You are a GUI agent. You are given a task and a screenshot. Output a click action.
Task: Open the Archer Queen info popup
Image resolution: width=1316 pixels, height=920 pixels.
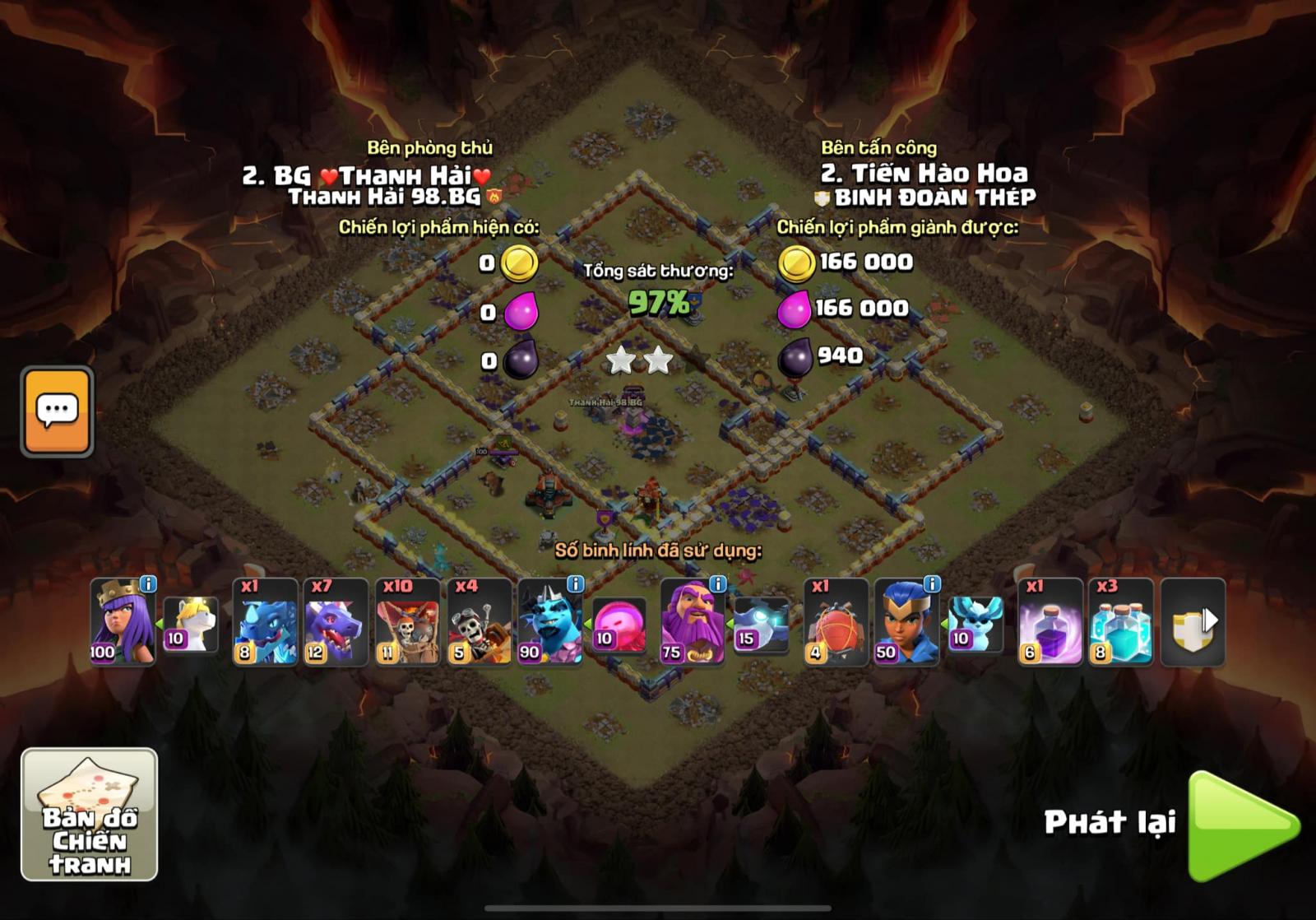(146, 587)
